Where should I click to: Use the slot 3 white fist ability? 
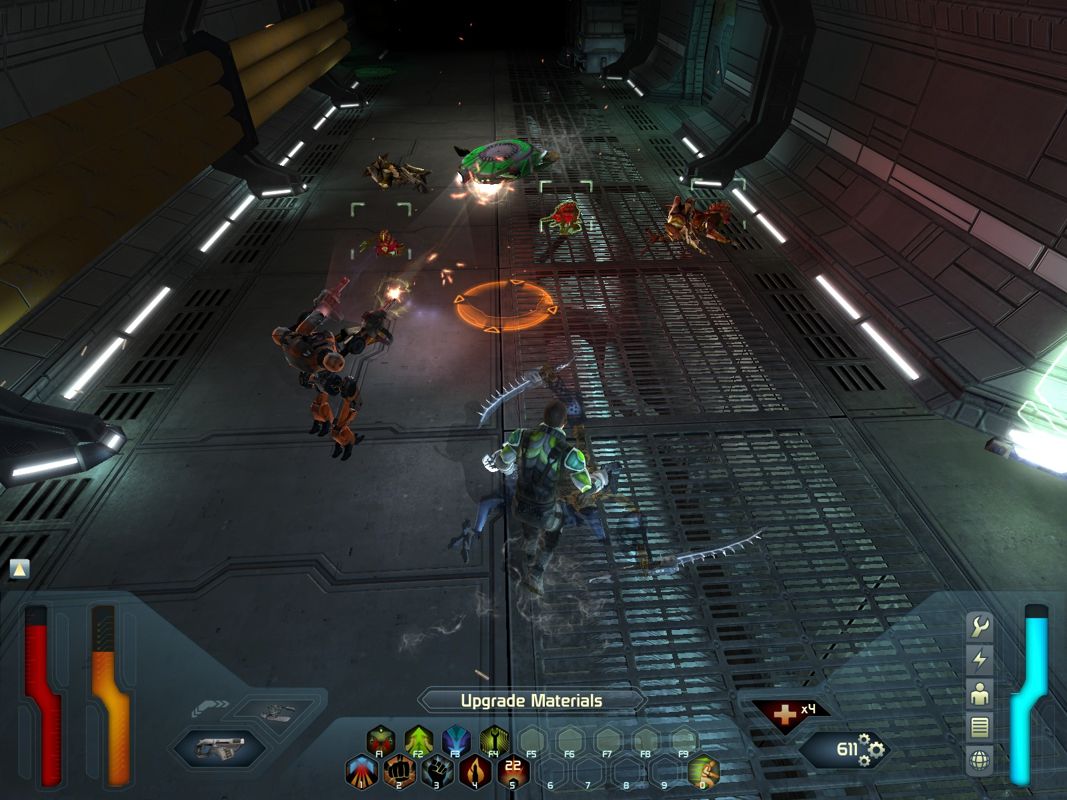point(437,770)
